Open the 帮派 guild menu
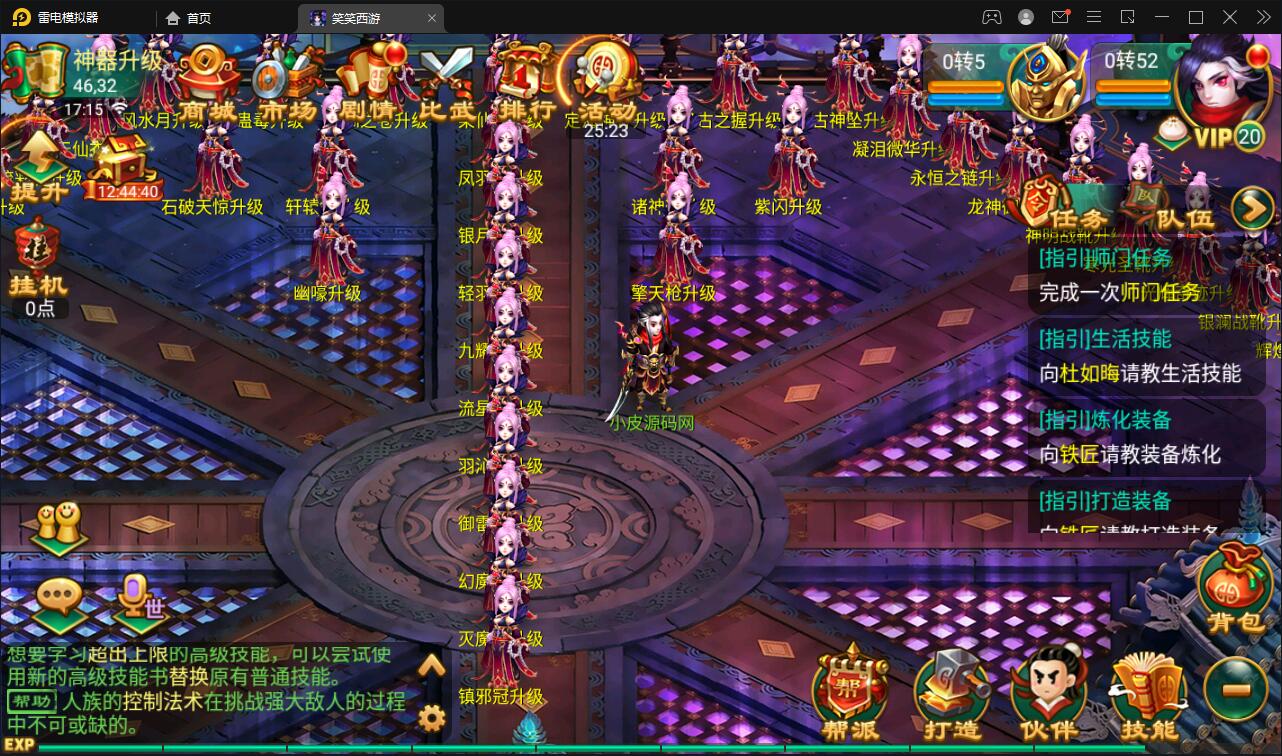 point(850,694)
